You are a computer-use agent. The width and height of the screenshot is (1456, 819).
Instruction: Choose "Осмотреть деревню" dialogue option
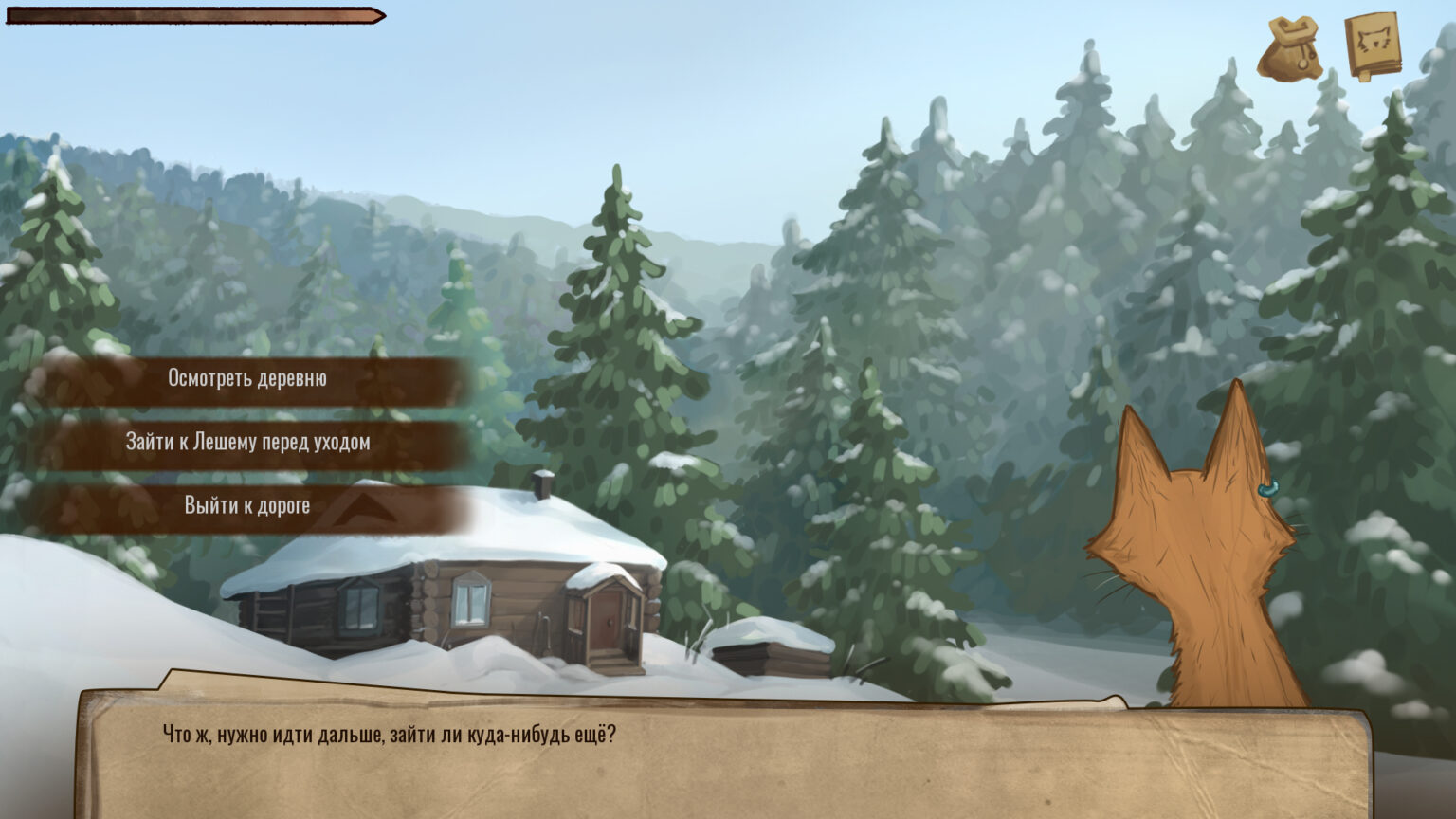(x=247, y=378)
